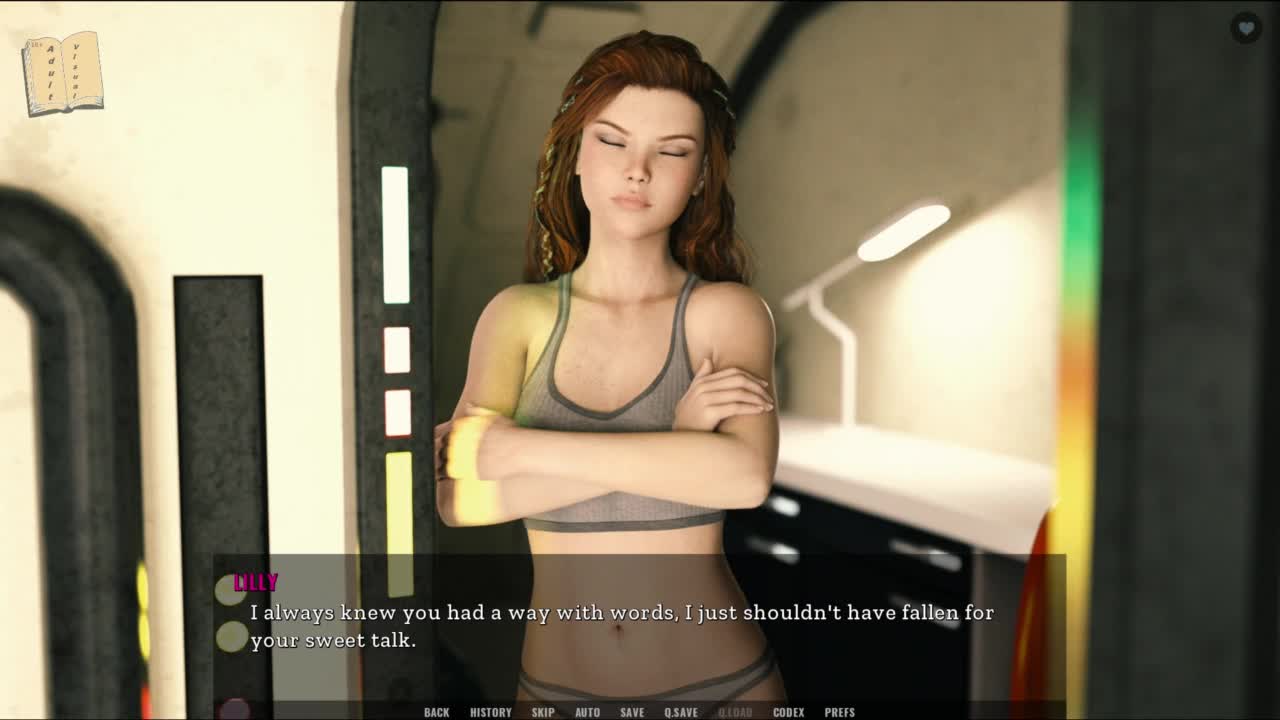Toggle AUTO dialogue advance

tap(587, 712)
